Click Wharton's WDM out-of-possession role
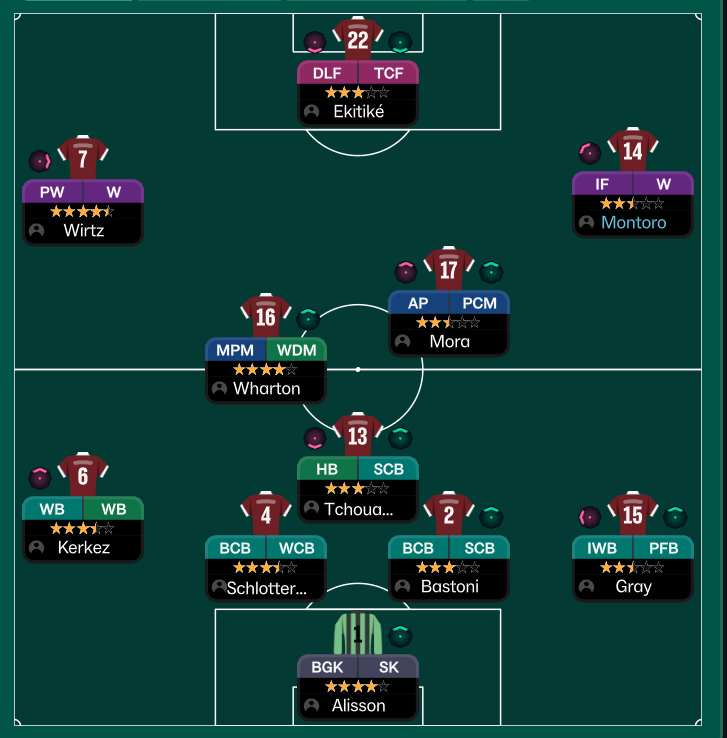Screen dimensions: 727x738 [296, 350]
